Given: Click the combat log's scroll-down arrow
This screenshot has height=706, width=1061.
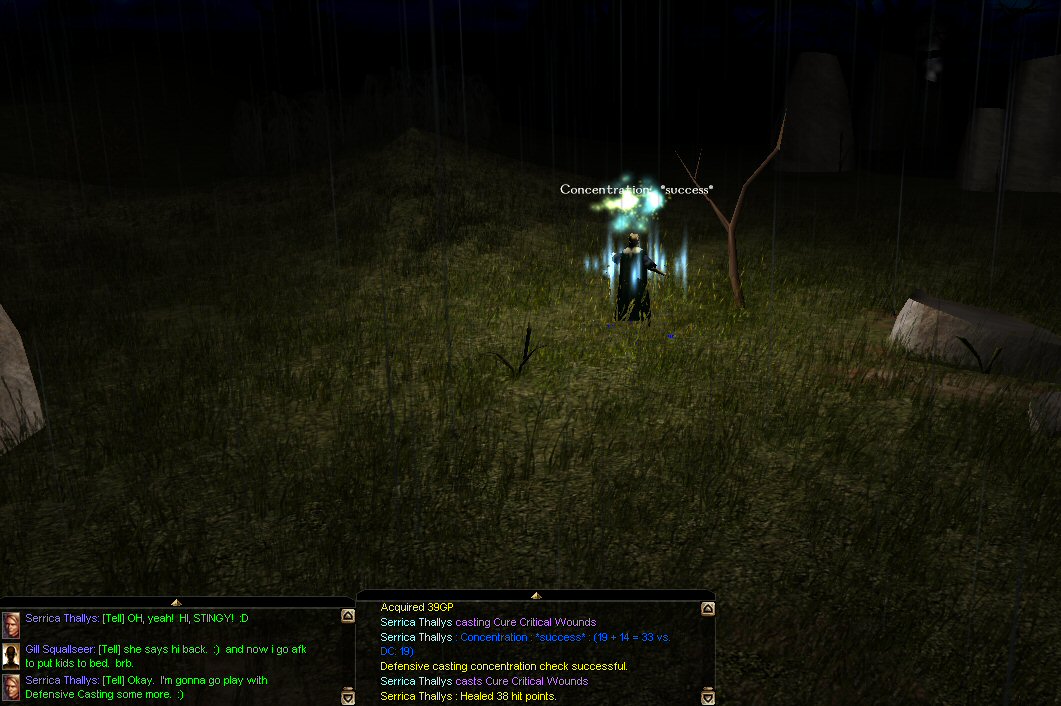Looking at the screenshot, I should 708,696.
